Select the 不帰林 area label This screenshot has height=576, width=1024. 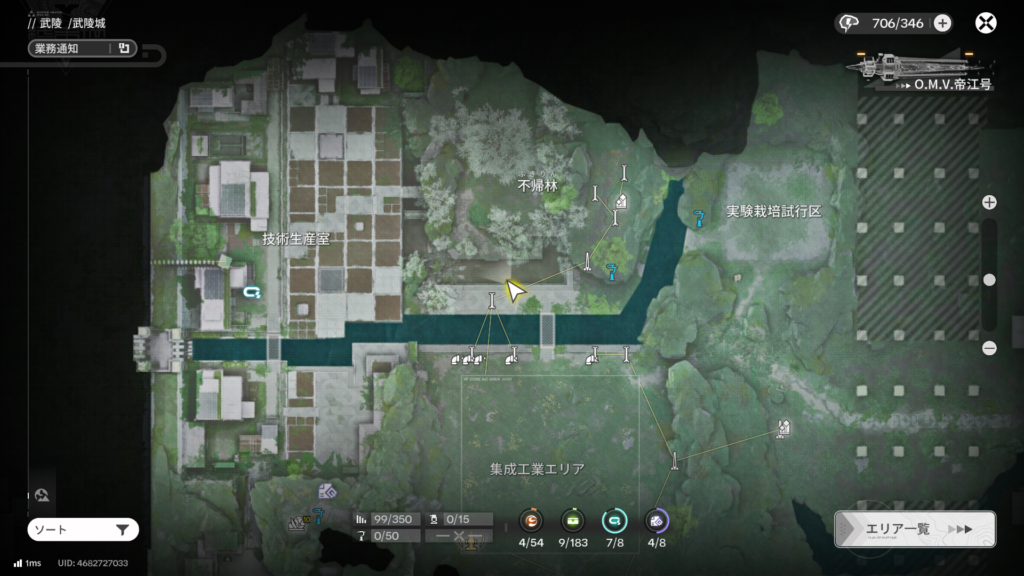pyautogui.click(x=537, y=186)
